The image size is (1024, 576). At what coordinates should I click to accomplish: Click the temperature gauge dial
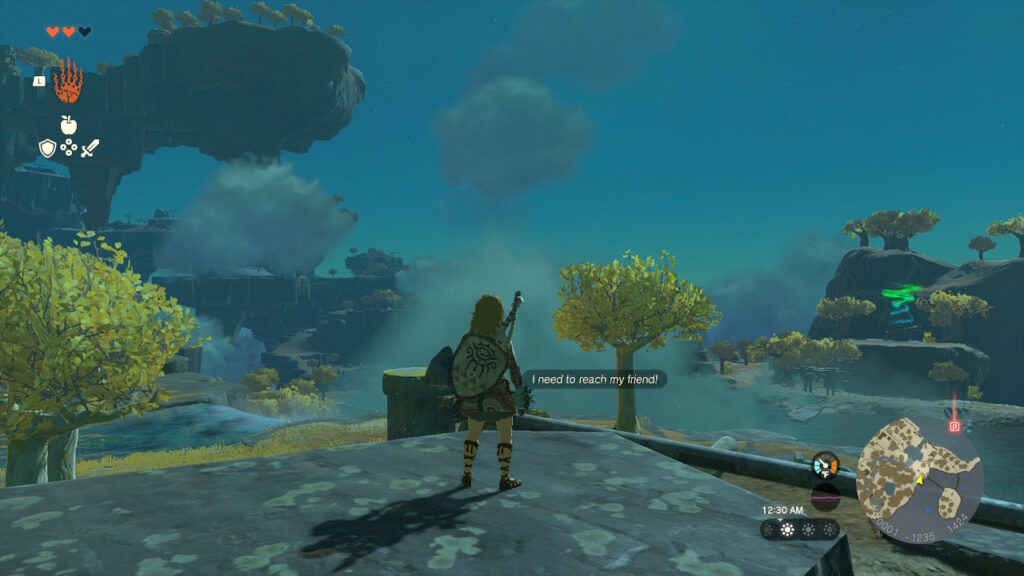coord(825,465)
